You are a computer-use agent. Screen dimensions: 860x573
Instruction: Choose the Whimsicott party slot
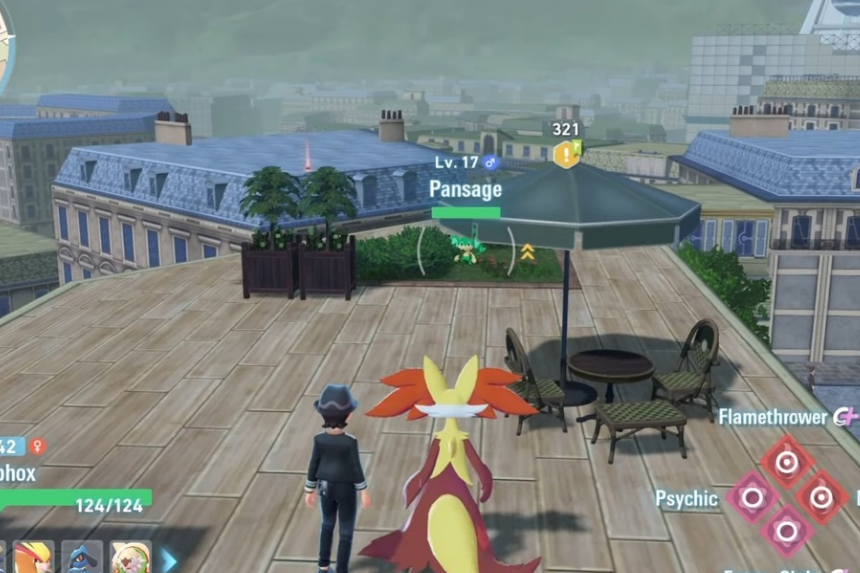[x=131, y=557]
